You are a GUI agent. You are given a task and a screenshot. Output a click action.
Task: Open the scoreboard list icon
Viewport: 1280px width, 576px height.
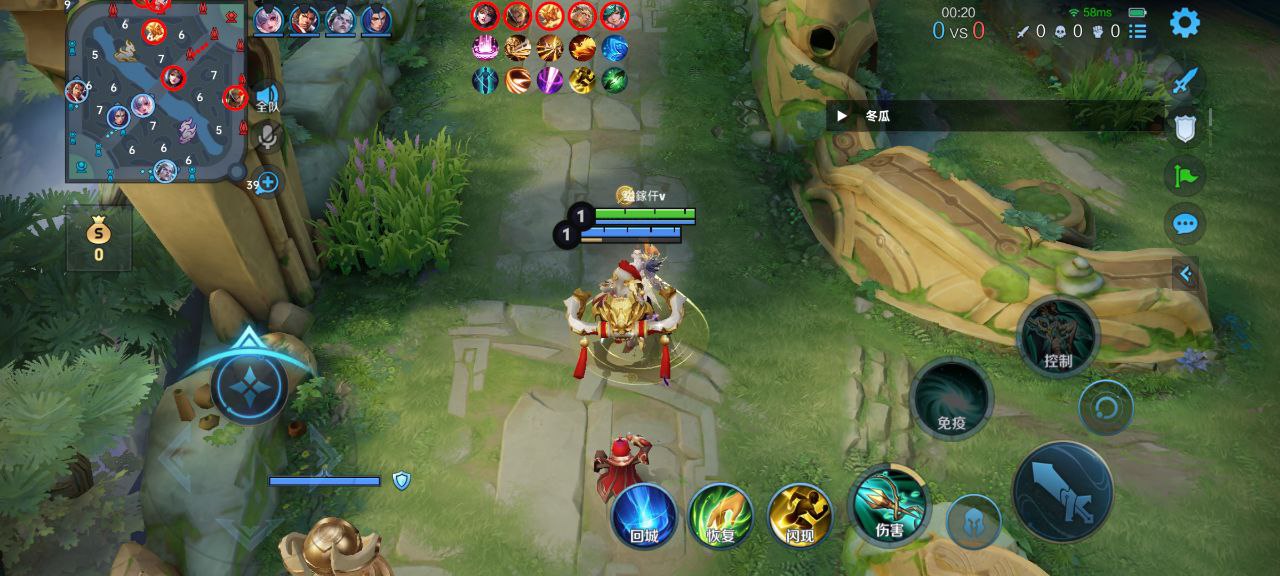point(1138,31)
